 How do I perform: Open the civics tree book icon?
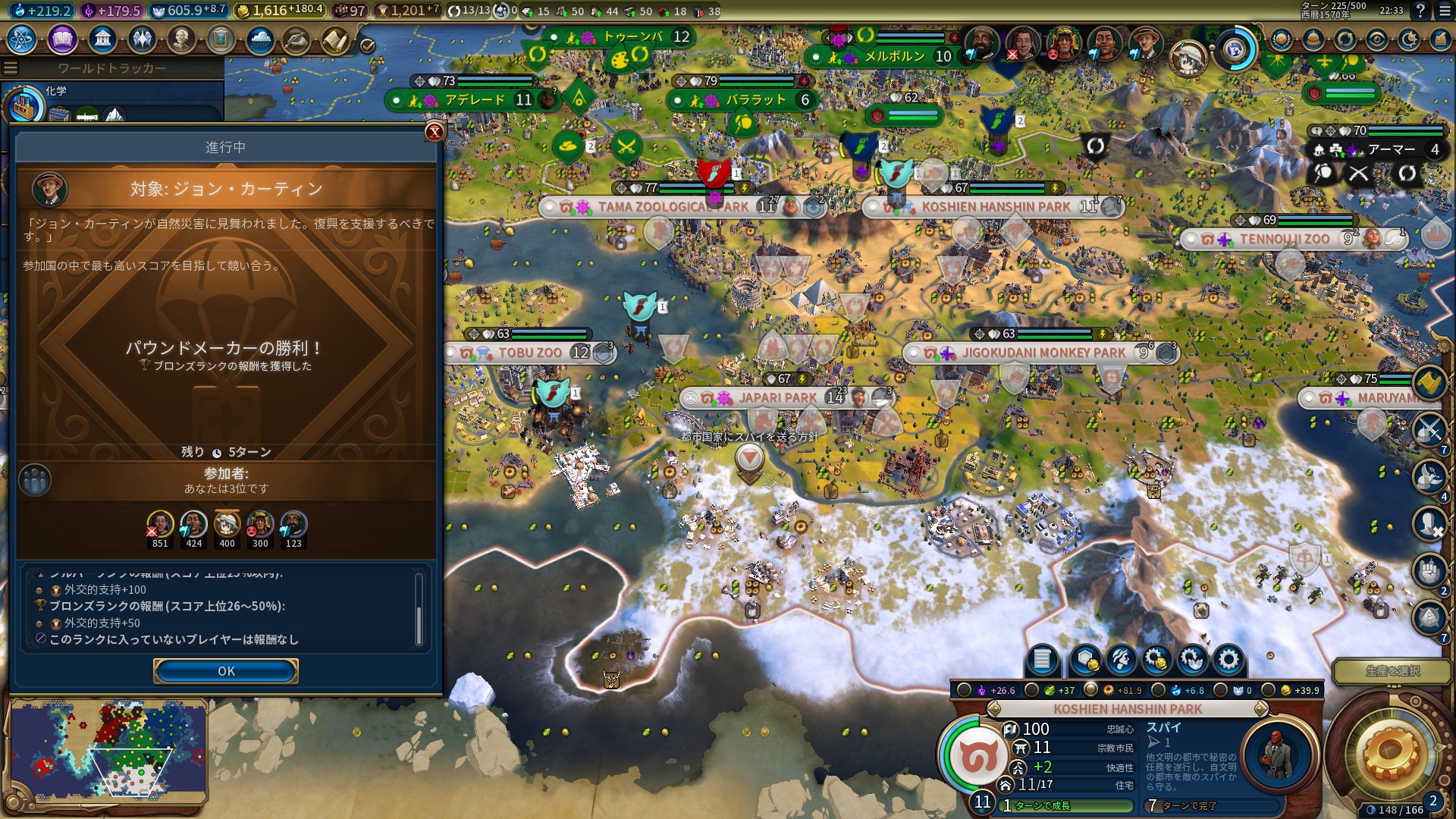62,39
